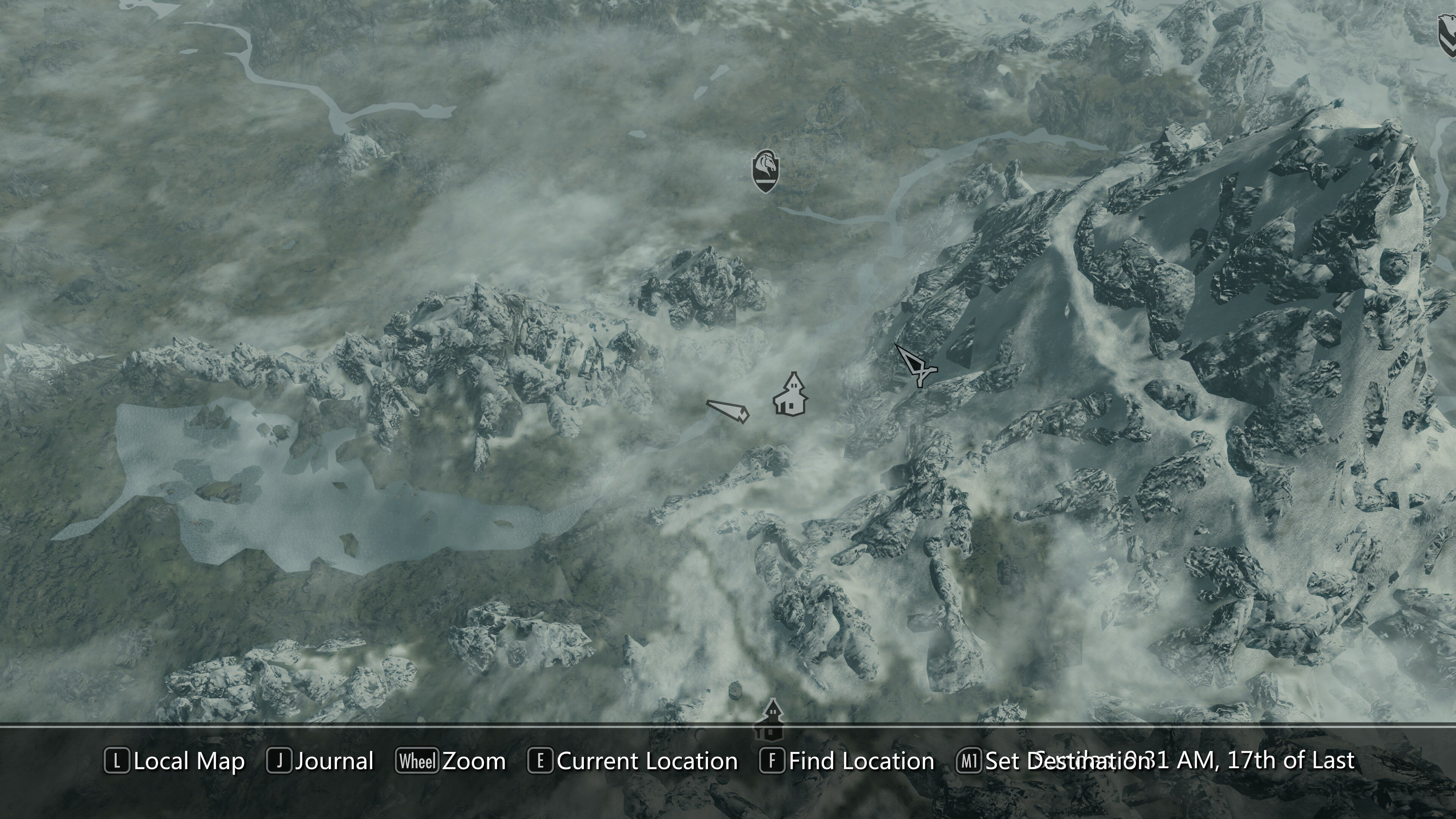The image size is (1456, 819).
Task: Activate Find Location
Action: click(861, 761)
